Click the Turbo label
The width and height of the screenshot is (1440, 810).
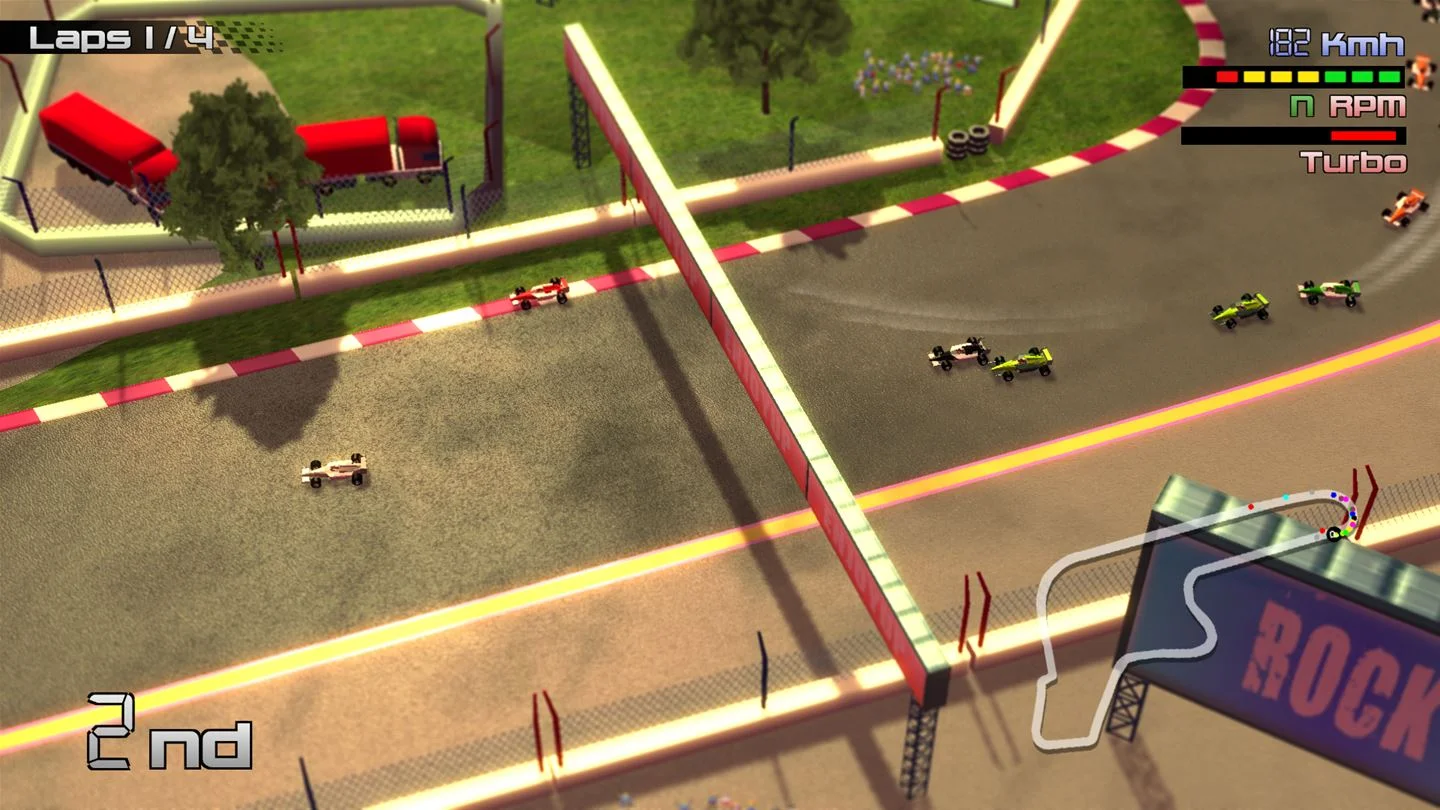point(1352,161)
